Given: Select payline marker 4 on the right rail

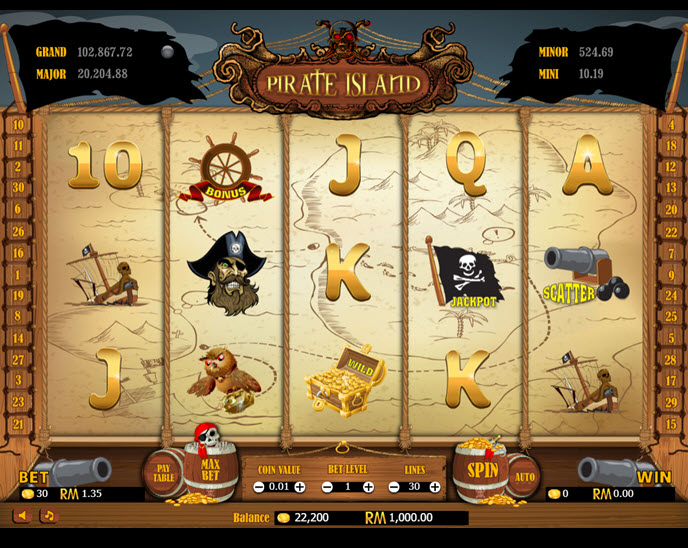Looking at the screenshot, I should [x=670, y=126].
